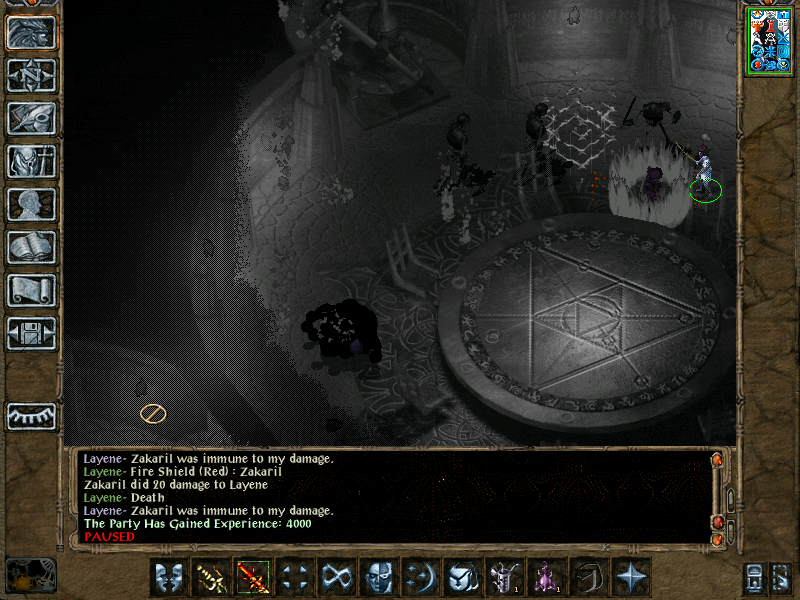Open the options floppy disk menu
The width and height of the screenshot is (800, 600).
[x=31, y=333]
